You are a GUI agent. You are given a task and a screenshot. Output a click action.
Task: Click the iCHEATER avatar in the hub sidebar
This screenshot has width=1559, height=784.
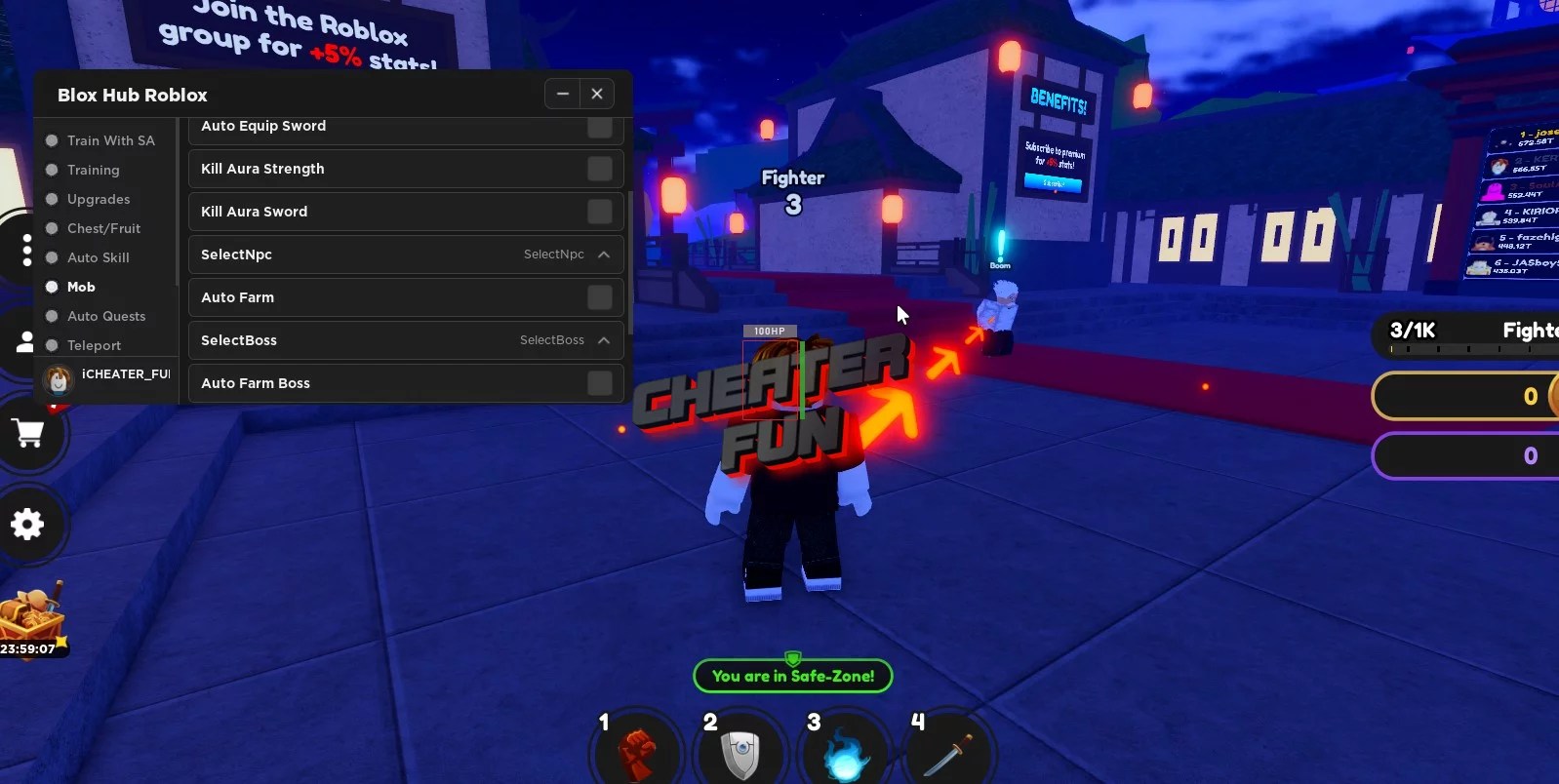coord(59,379)
